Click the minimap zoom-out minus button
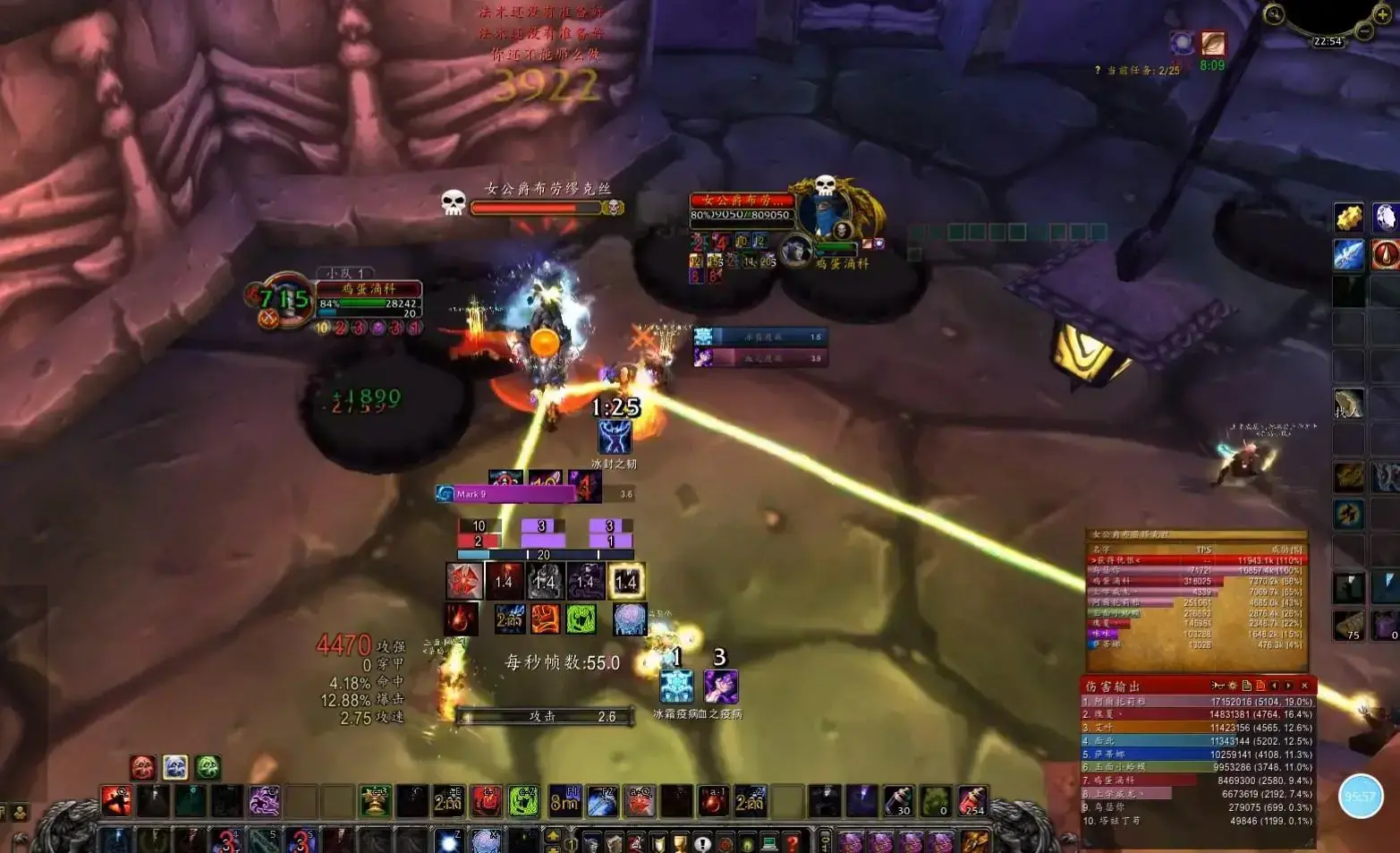1400x853 pixels. (x=1364, y=30)
